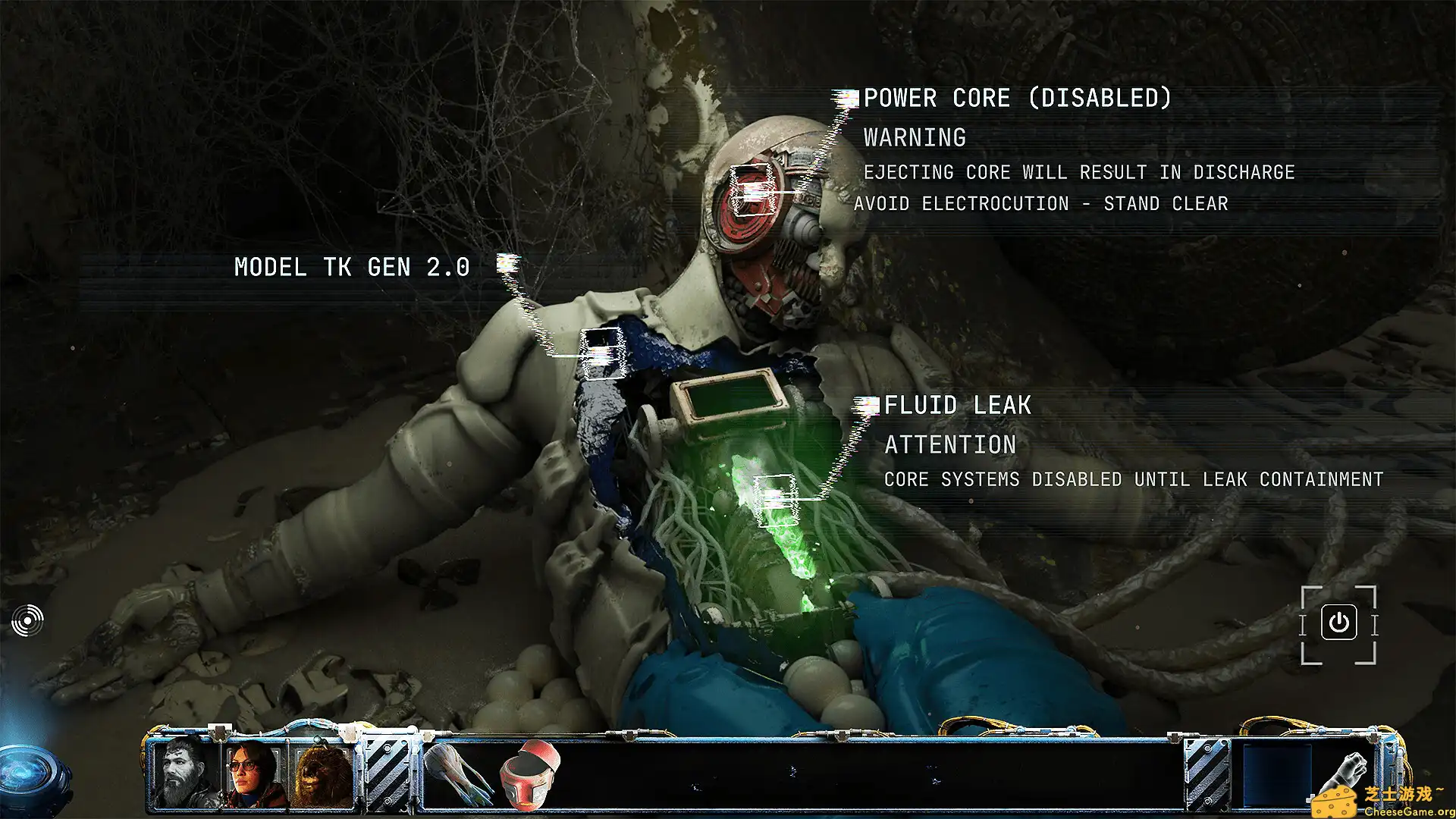Select the squid-like creature inventory item
The width and height of the screenshot is (1456, 819).
[x=458, y=775]
